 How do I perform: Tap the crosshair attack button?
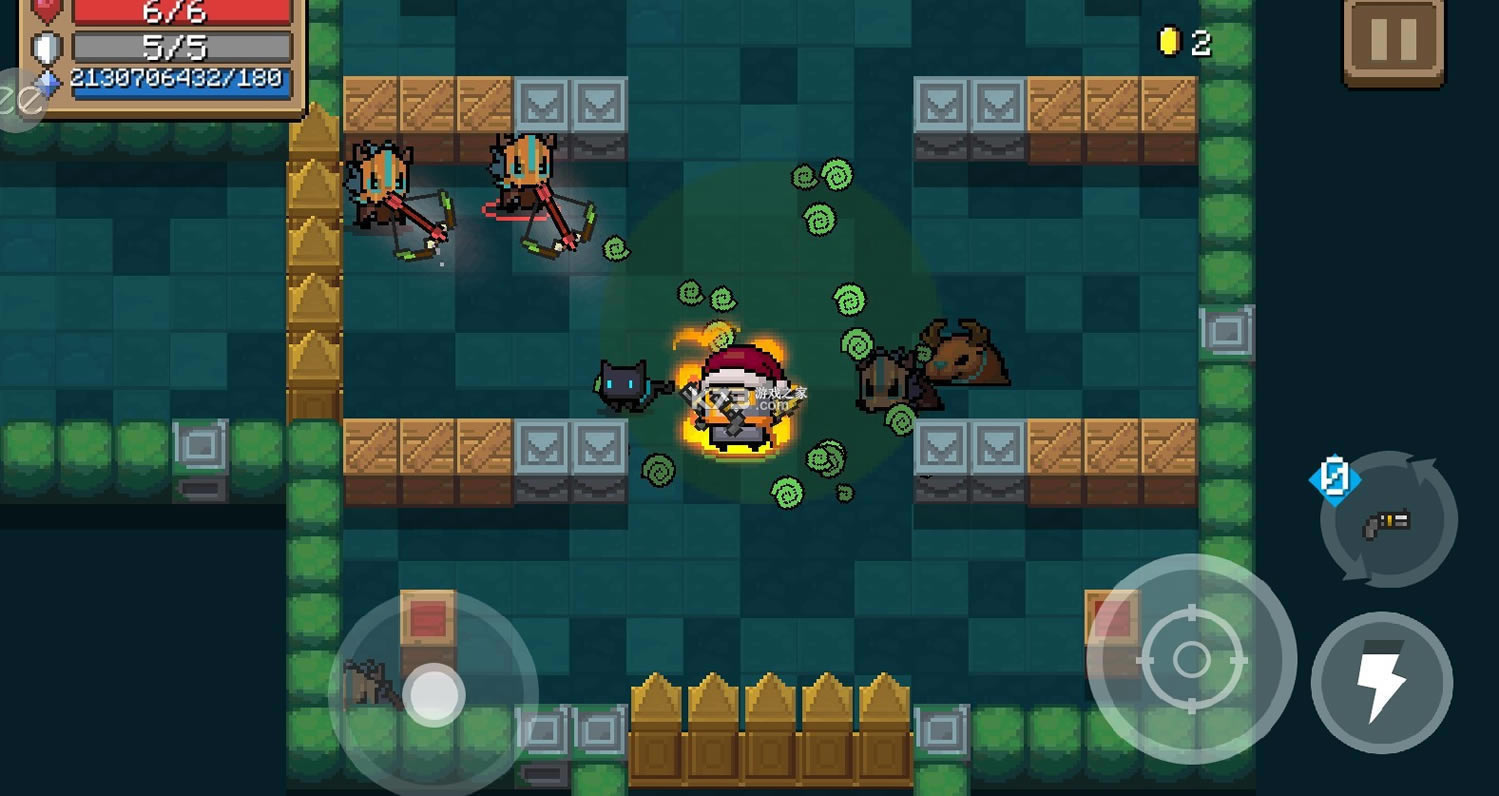click(x=1191, y=659)
